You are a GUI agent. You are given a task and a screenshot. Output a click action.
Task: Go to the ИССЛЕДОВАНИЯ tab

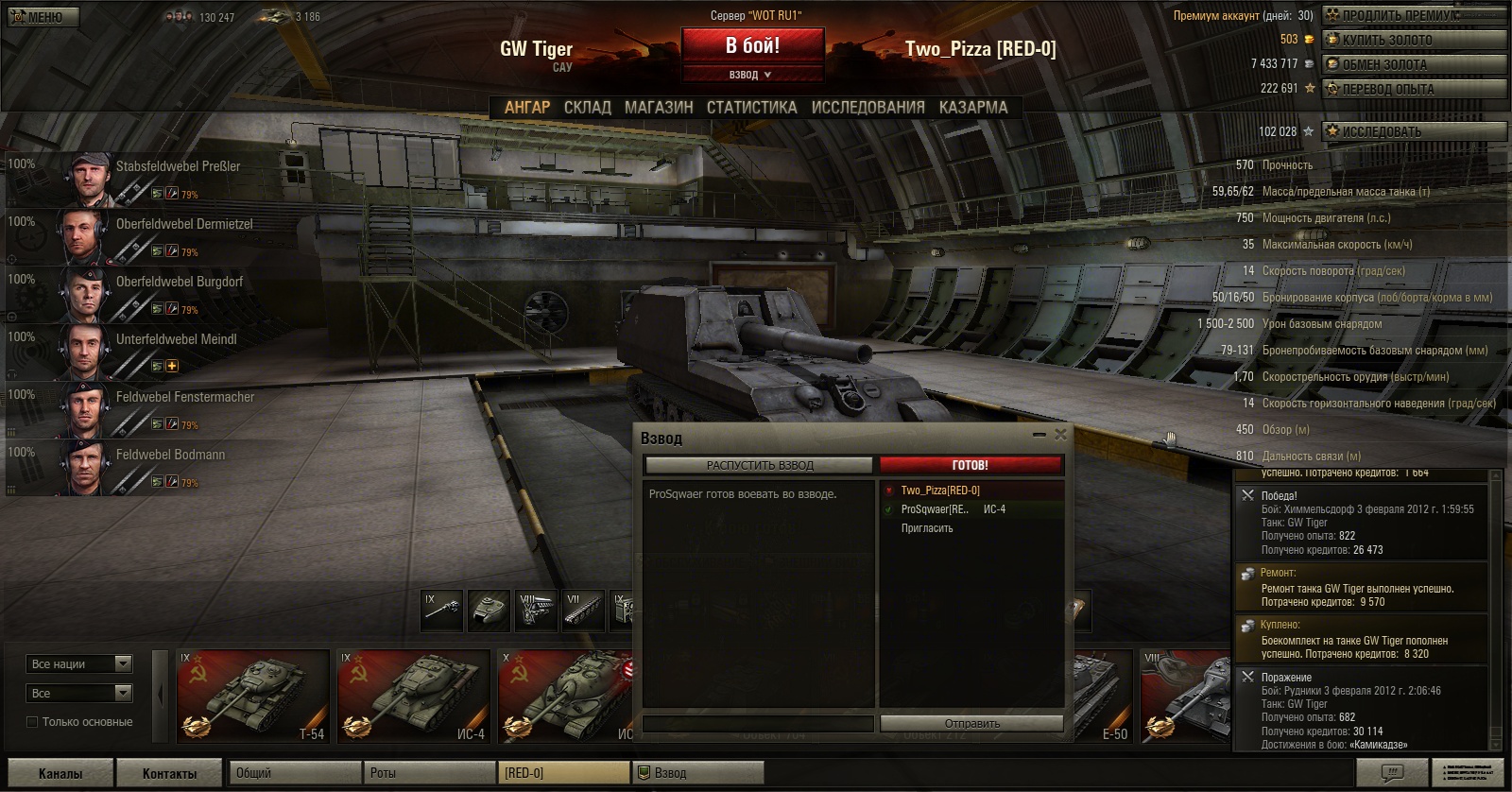868,108
